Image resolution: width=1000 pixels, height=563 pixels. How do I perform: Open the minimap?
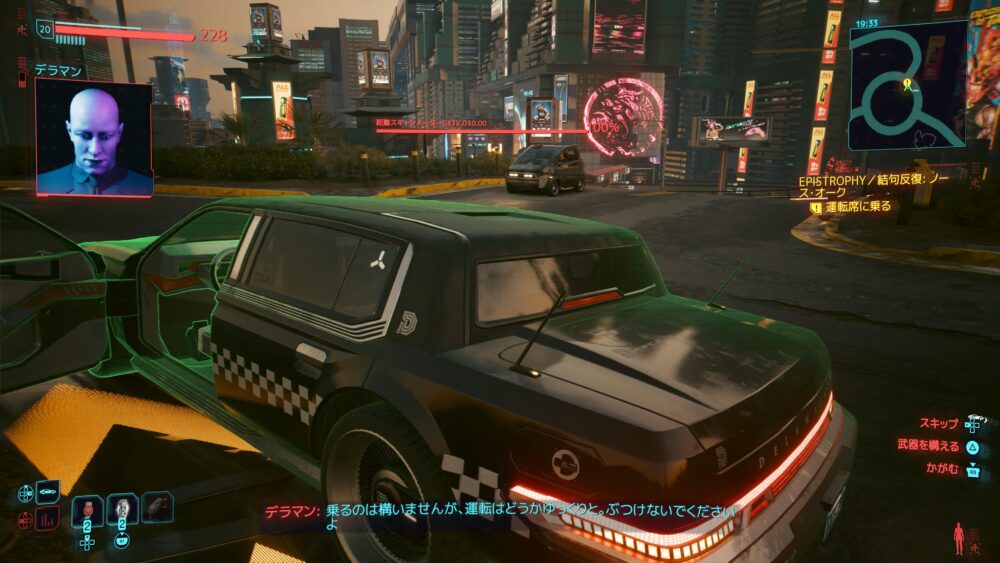coord(908,86)
